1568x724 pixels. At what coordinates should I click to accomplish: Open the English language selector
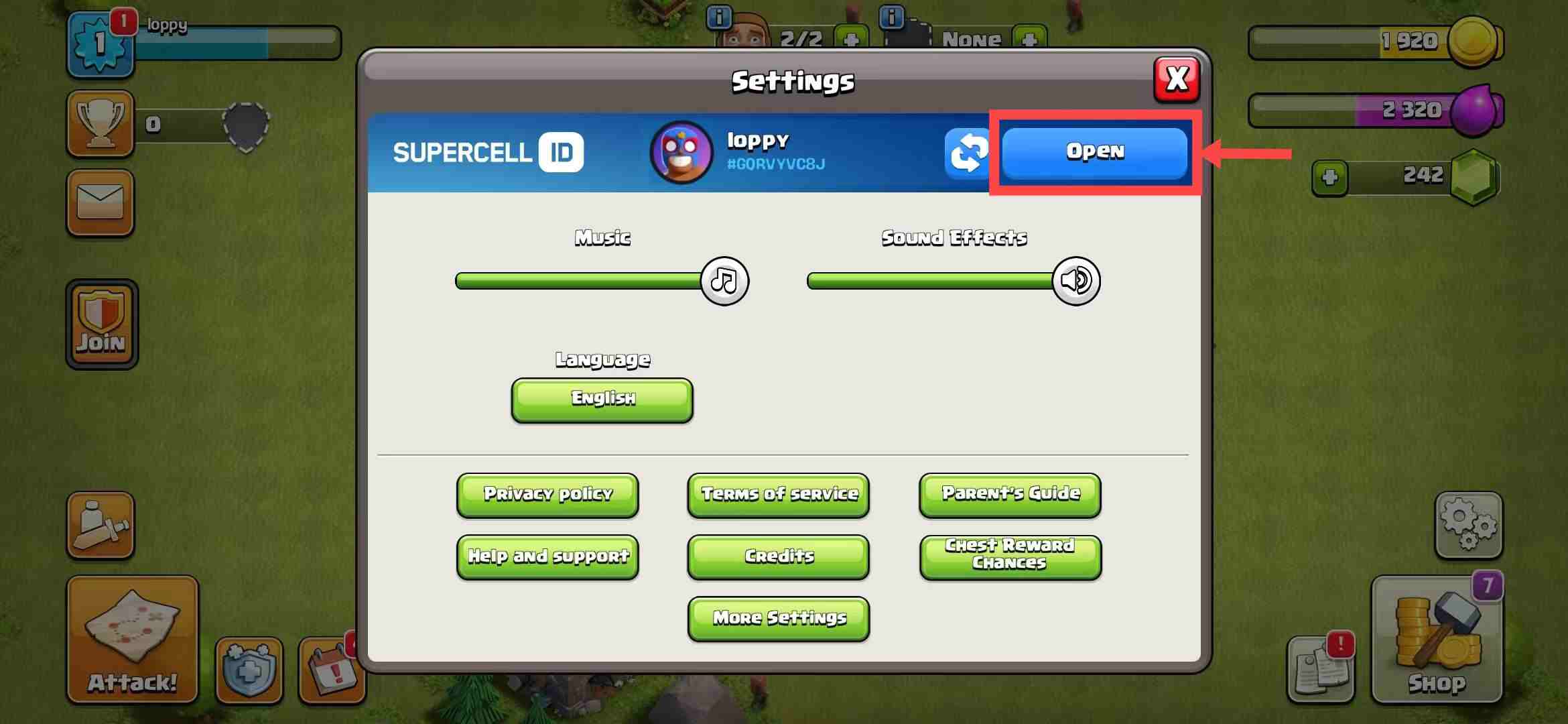click(x=601, y=400)
